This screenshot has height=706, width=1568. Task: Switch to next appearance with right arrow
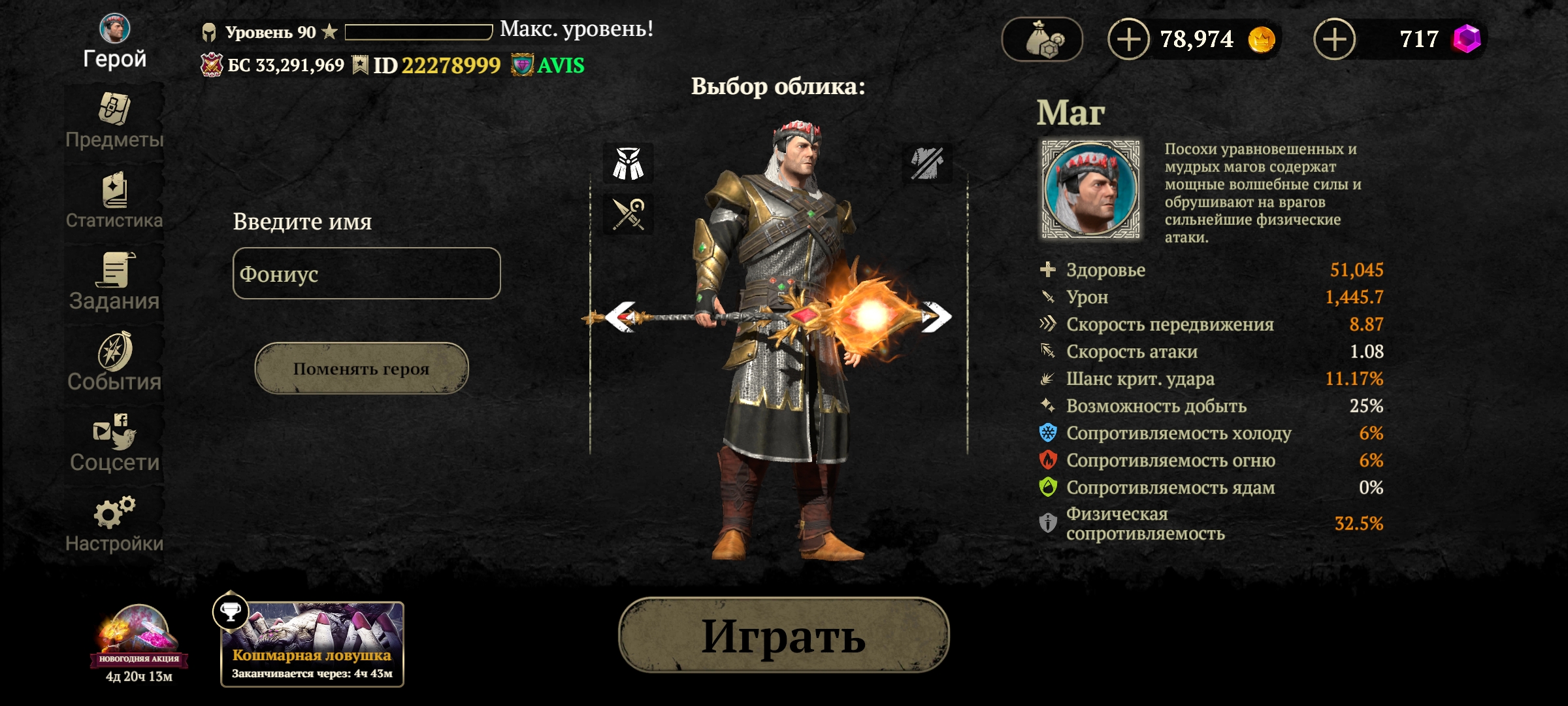coord(937,318)
